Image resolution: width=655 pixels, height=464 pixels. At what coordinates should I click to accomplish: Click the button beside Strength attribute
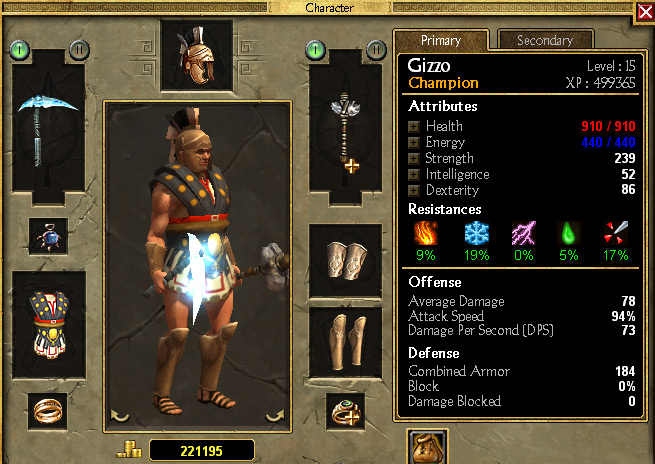[x=414, y=159]
